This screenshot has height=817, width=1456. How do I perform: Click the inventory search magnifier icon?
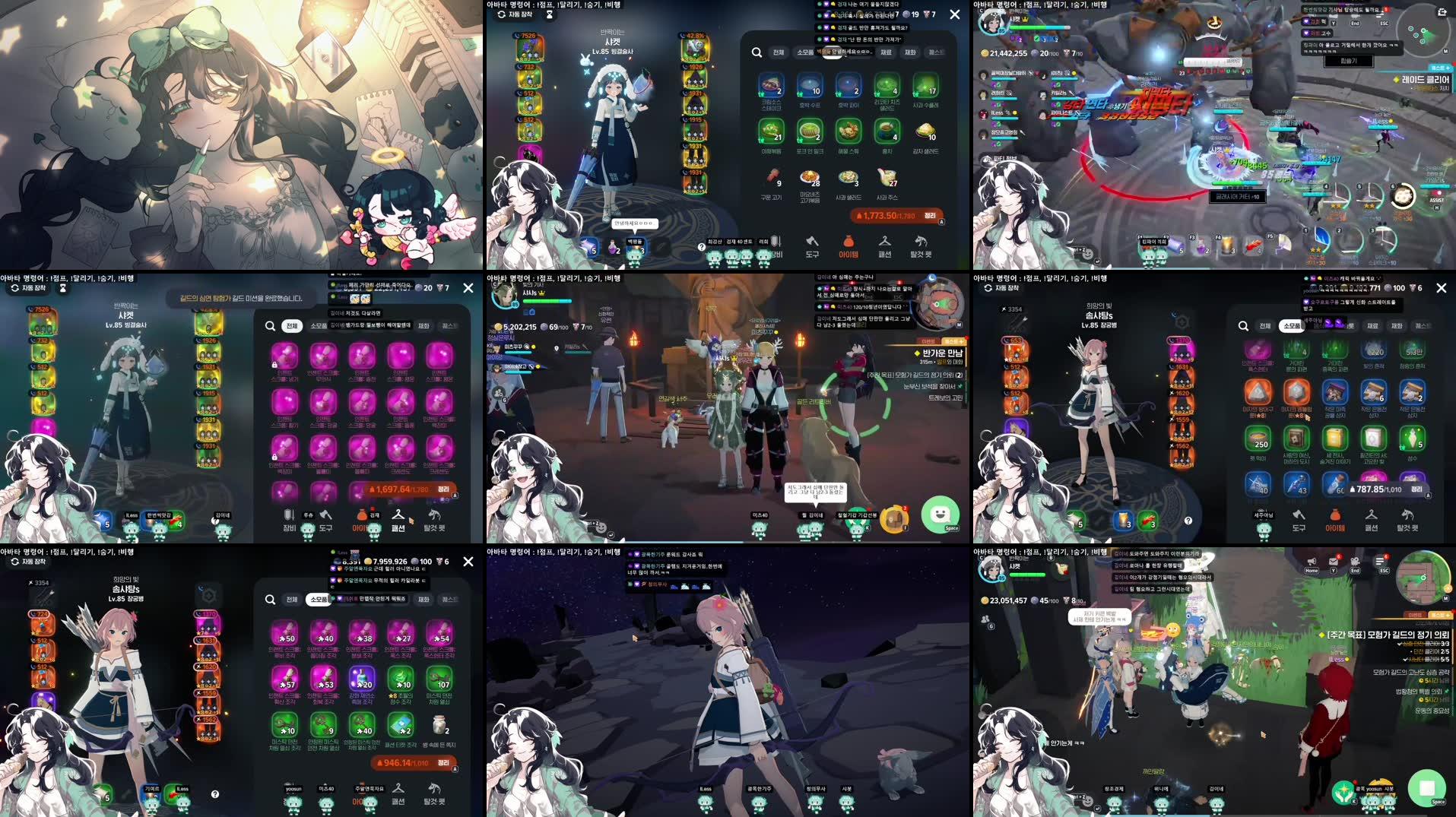[x=757, y=53]
